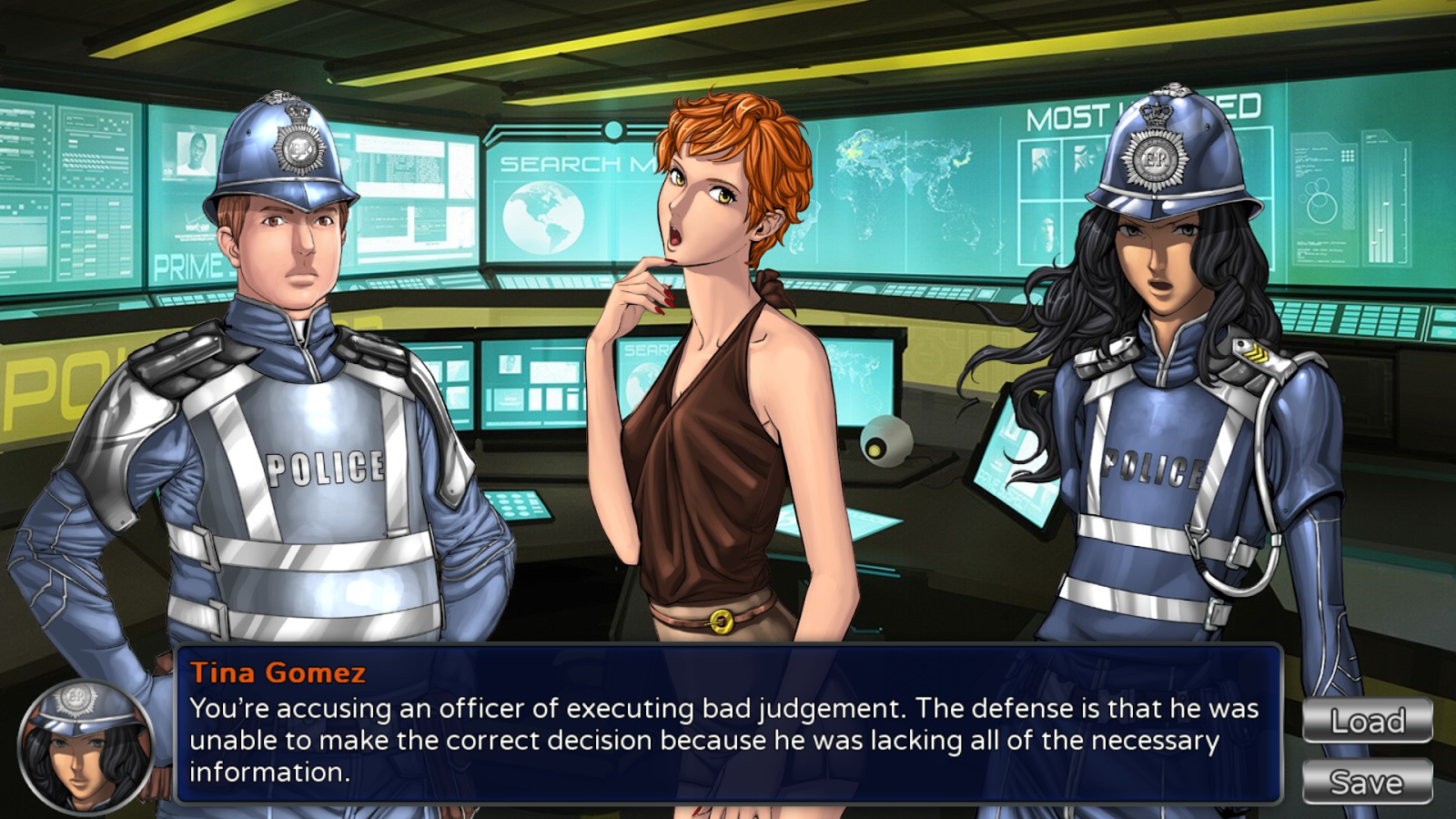Click the badge on the female officer's helmet
This screenshot has width=1456, height=819.
[x=1154, y=160]
